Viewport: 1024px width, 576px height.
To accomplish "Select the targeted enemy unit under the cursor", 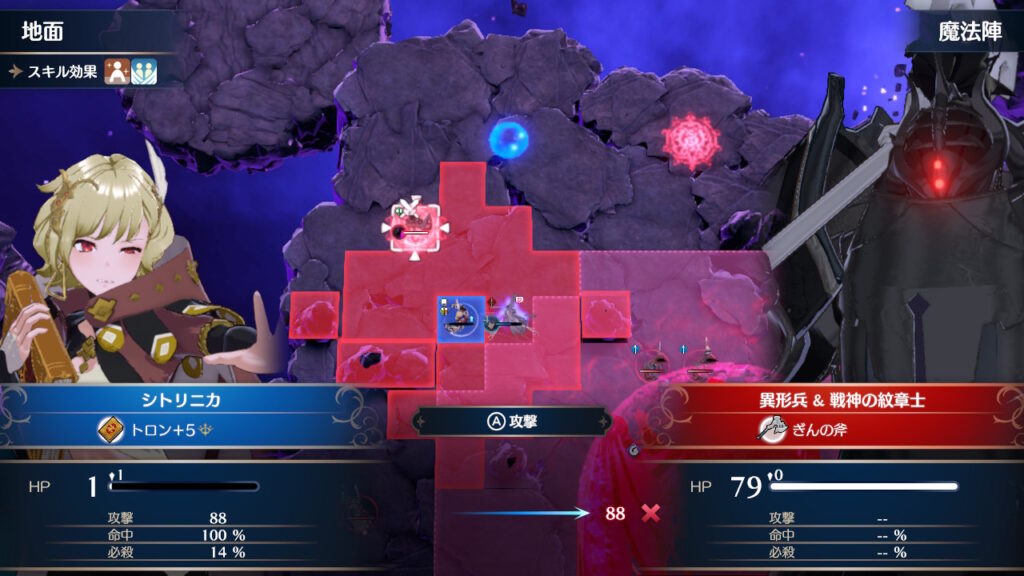I will 415,228.
